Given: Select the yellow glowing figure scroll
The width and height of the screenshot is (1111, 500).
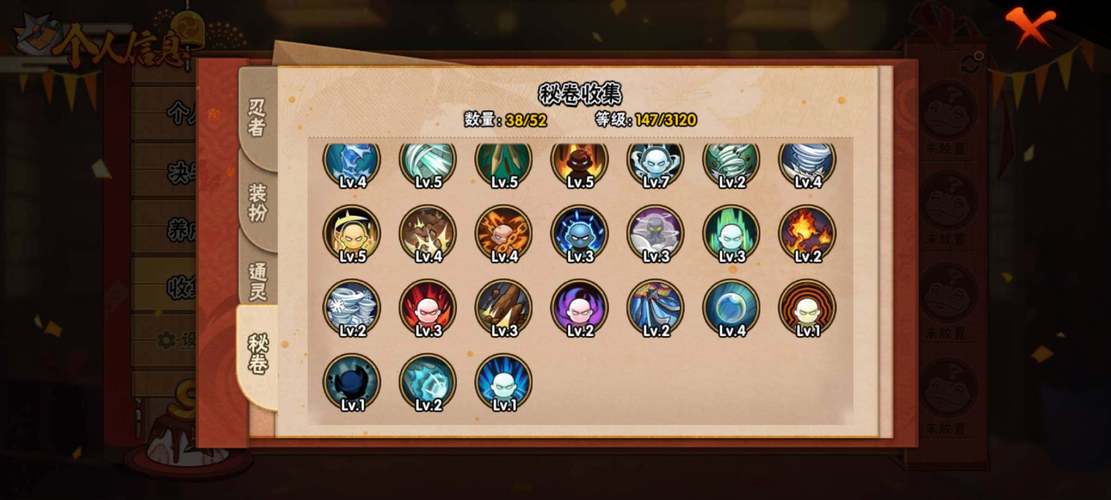Looking at the screenshot, I should coord(351,233).
